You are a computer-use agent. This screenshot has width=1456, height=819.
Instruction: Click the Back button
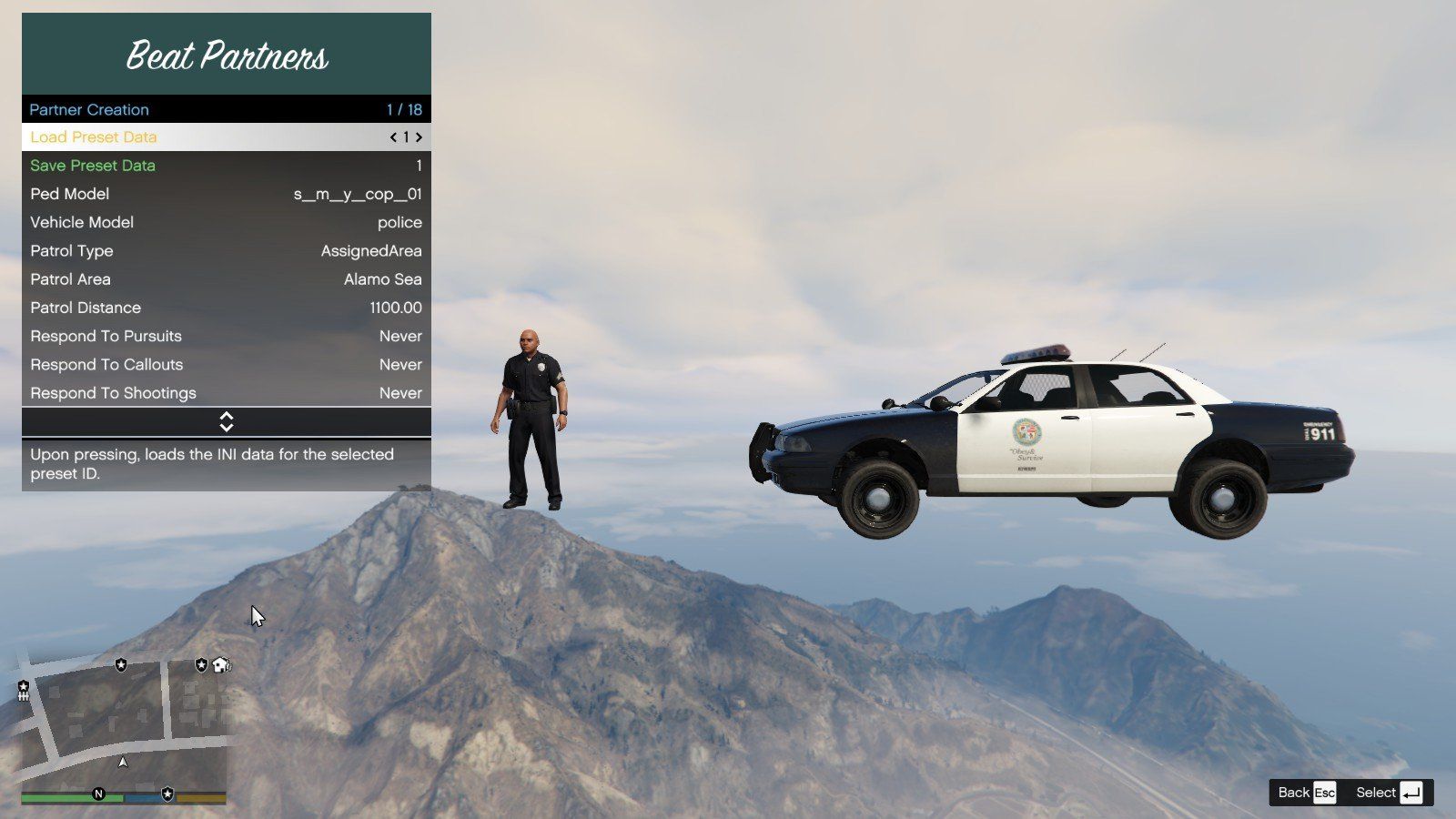(x=1306, y=793)
